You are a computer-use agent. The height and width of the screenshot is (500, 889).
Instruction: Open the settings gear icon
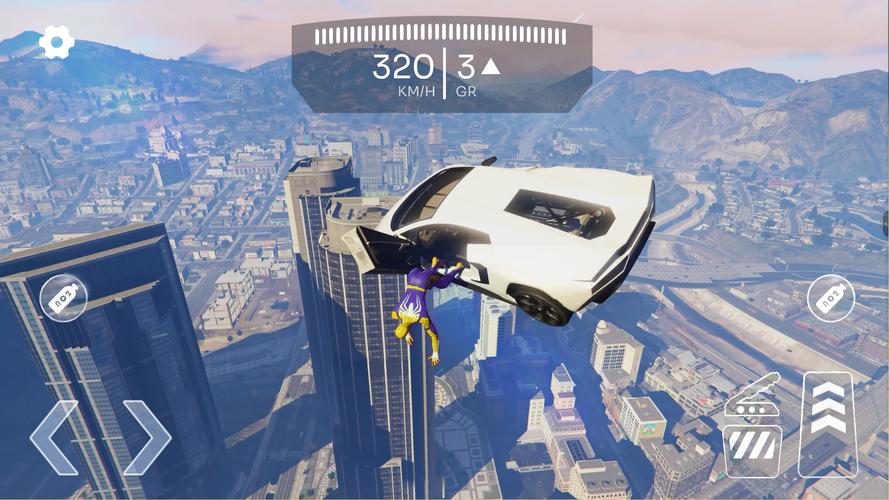pyautogui.click(x=57, y=42)
